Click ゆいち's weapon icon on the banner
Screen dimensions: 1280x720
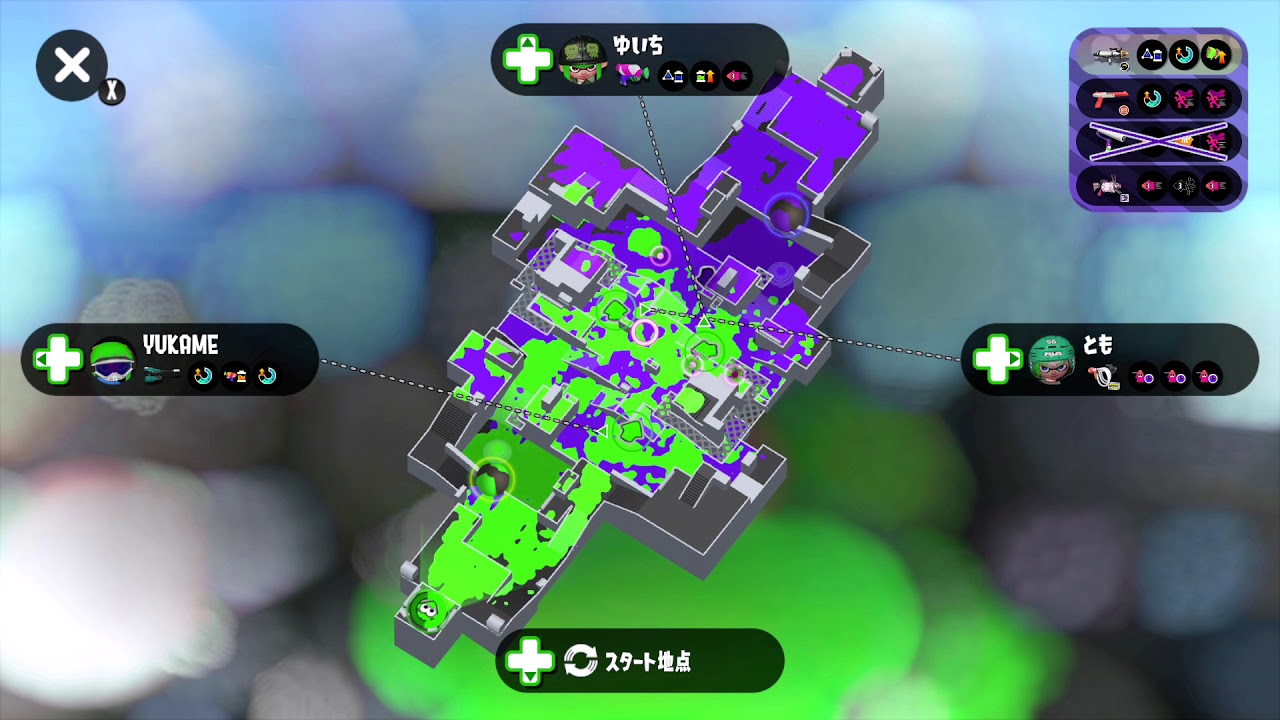631,73
